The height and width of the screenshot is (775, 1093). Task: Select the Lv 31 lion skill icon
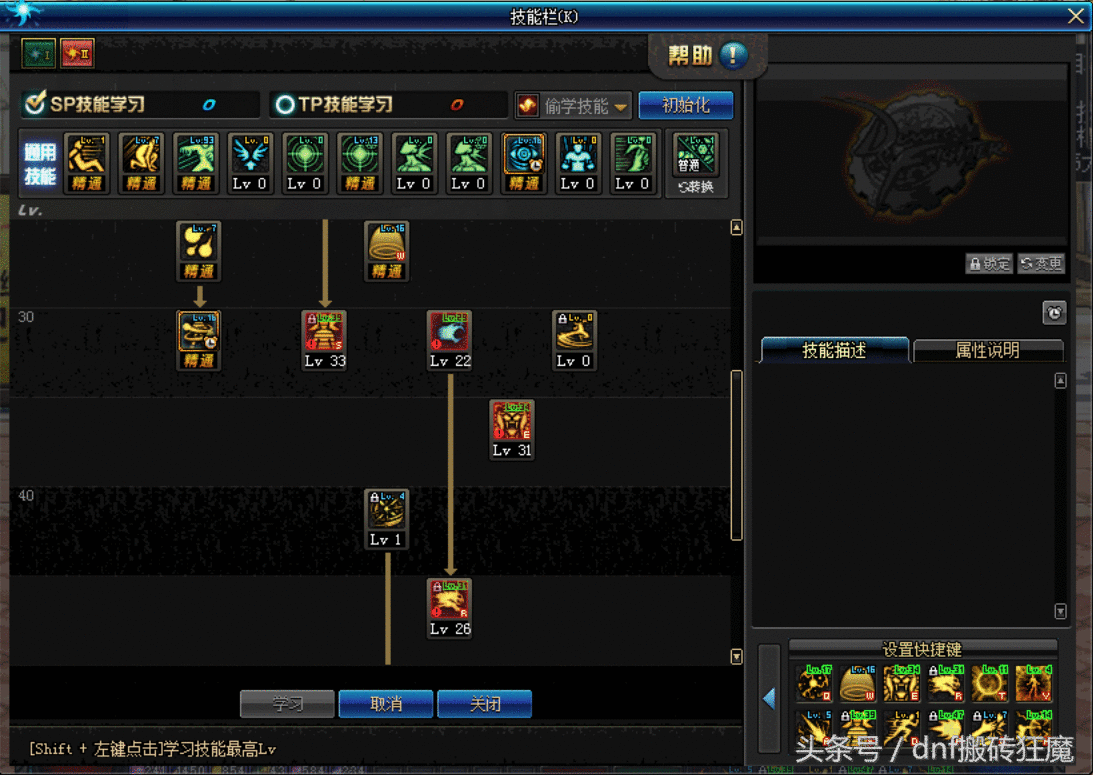click(x=512, y=423)
